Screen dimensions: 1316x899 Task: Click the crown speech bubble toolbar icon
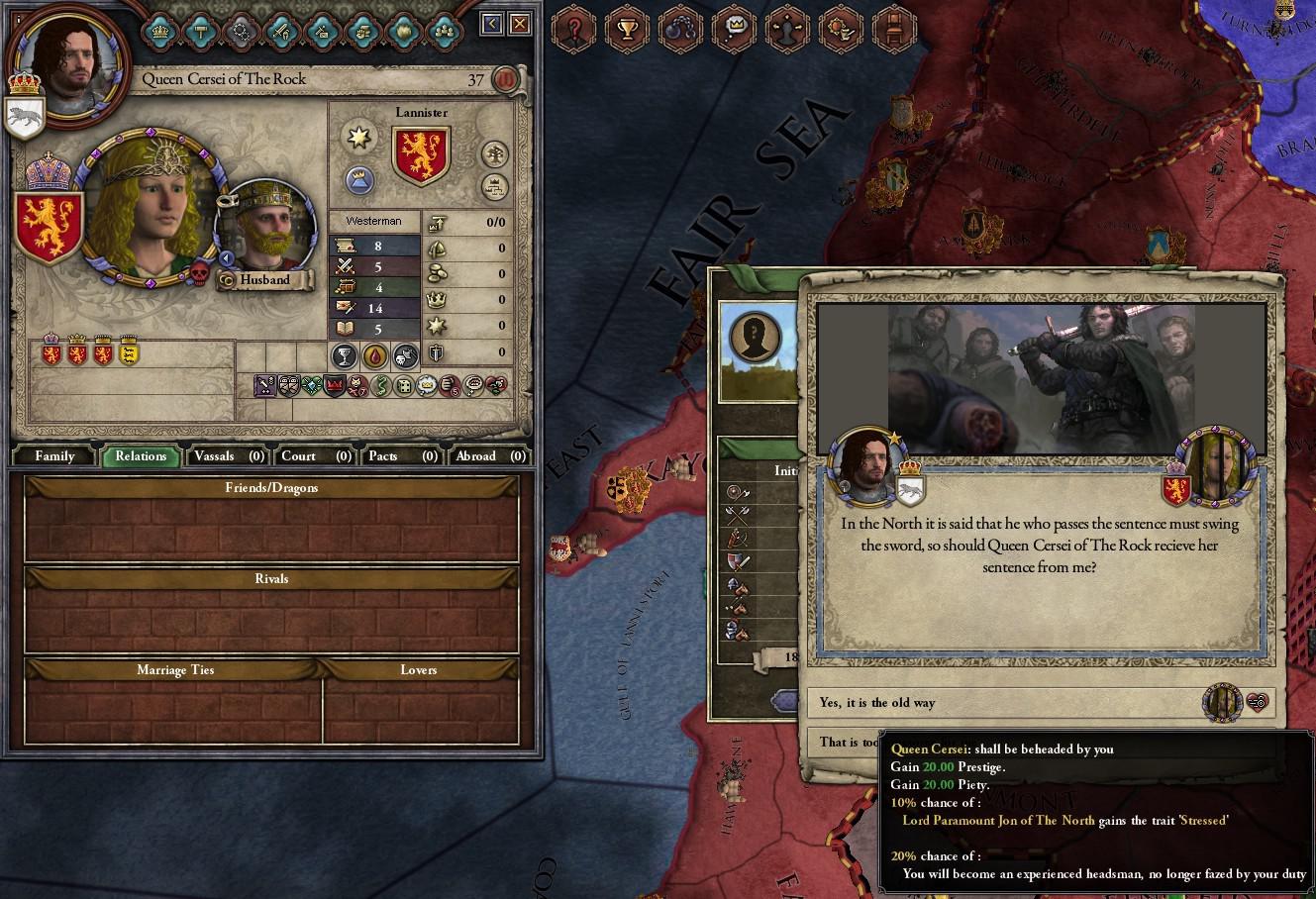pyautogui.click(x=735, y=30)
